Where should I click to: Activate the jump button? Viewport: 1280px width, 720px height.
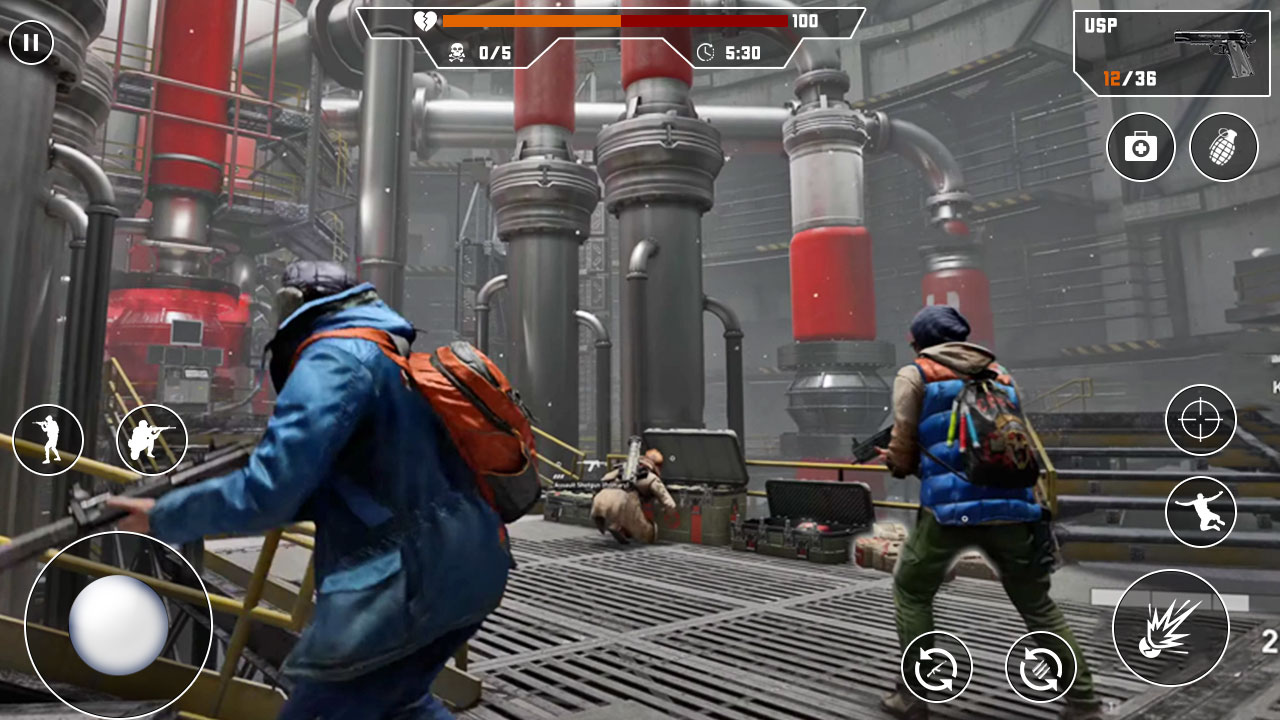[x=1200, y=512]
